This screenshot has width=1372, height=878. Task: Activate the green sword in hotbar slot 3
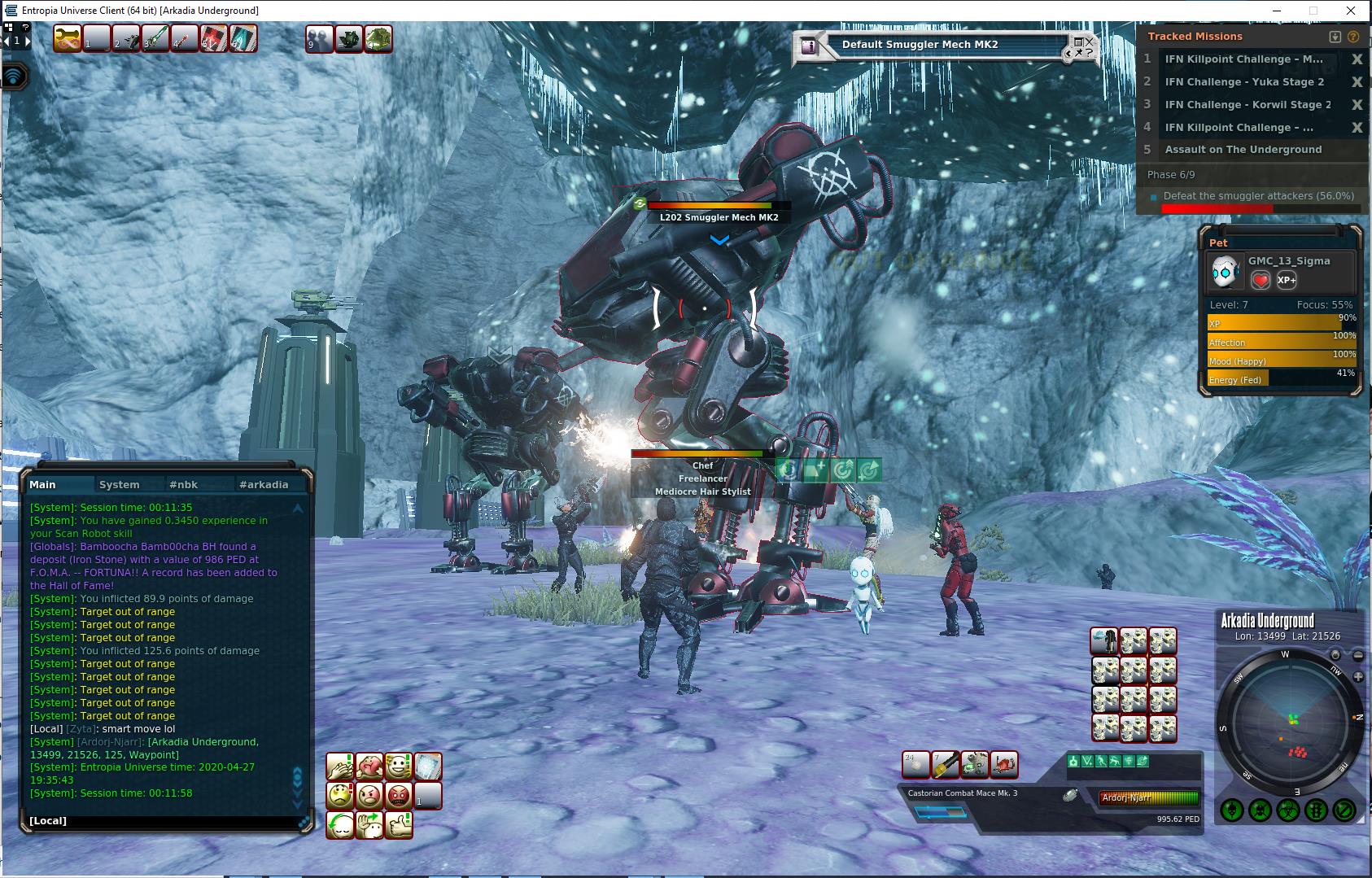click(155, 38)
